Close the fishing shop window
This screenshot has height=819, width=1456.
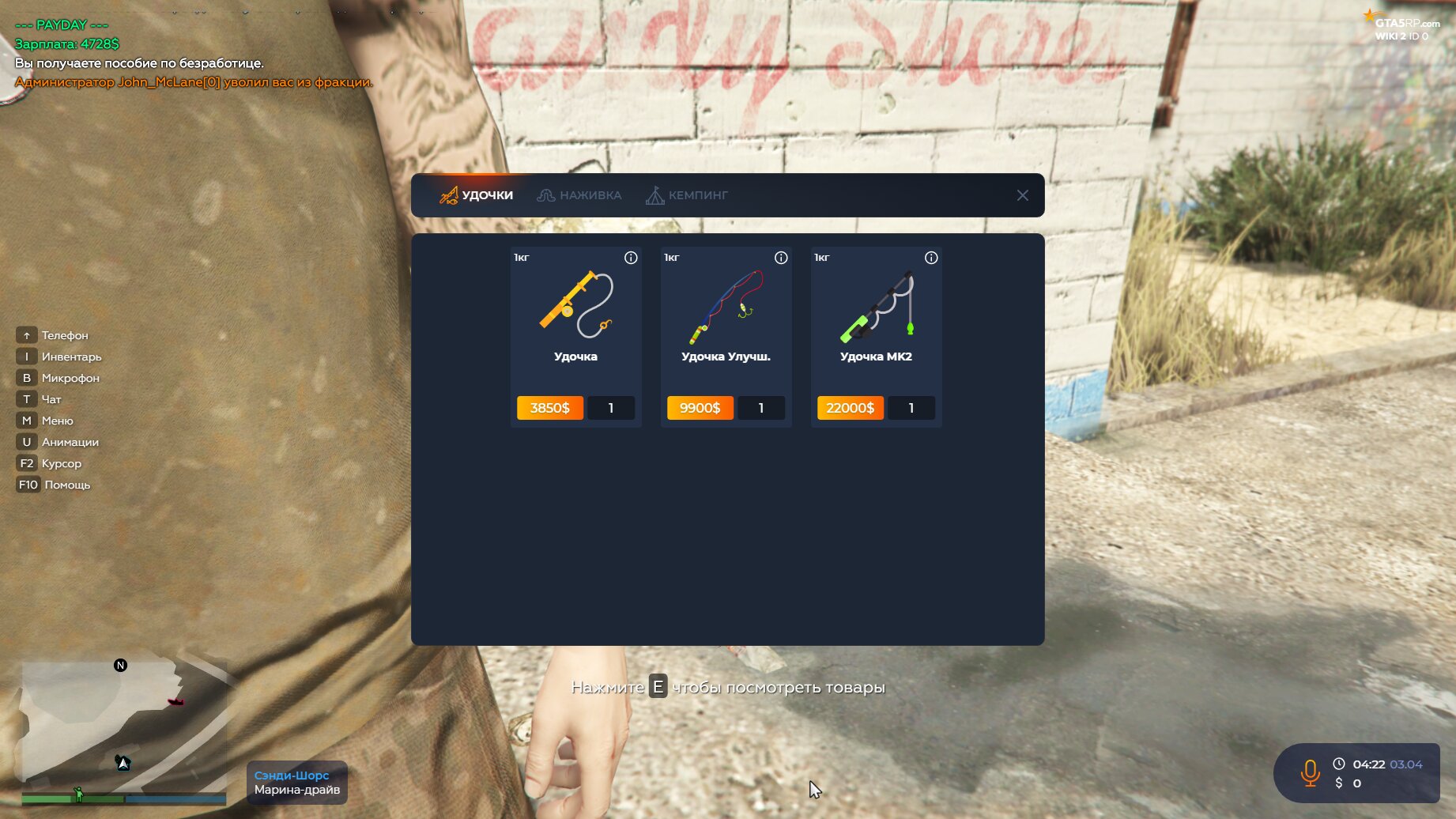point(1022,195)
